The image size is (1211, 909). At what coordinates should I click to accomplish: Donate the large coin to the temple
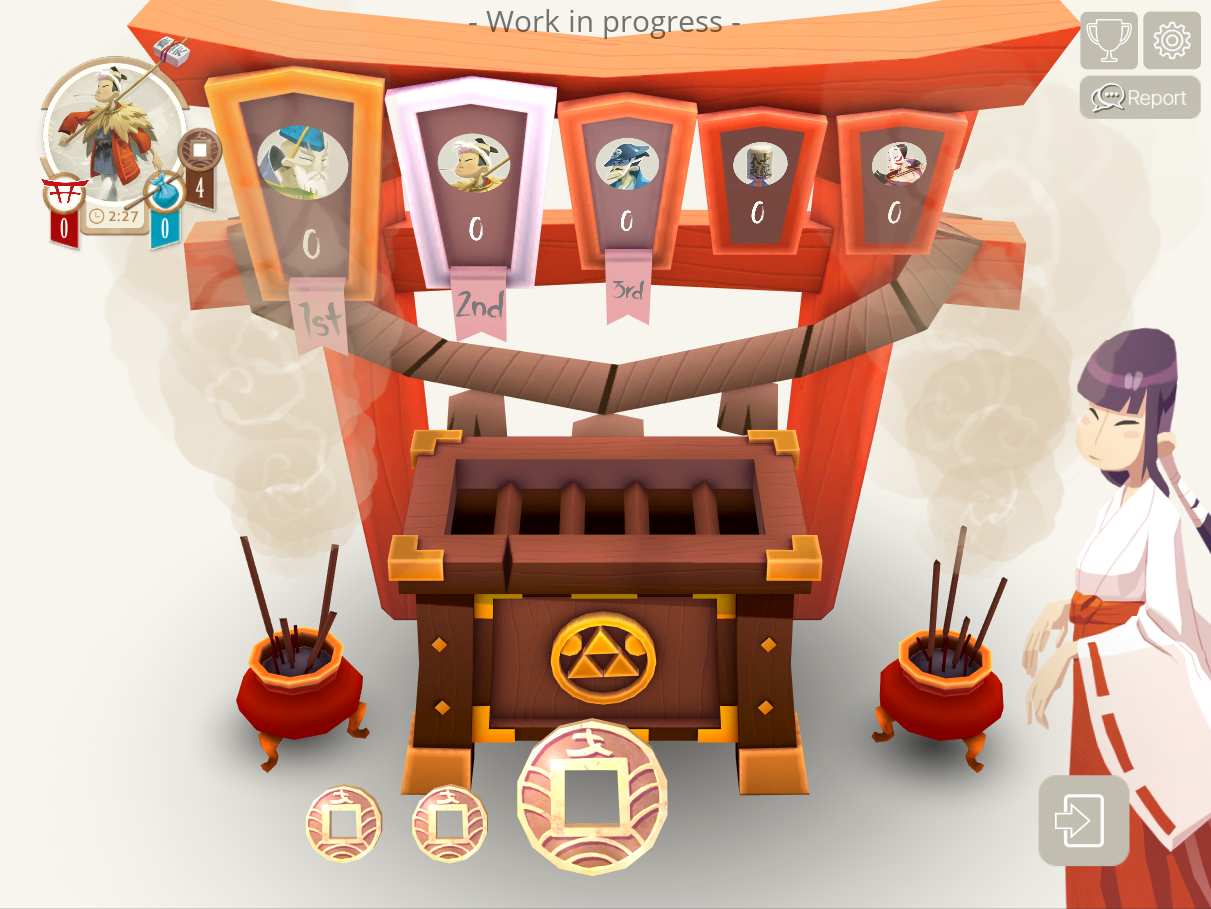591,795
